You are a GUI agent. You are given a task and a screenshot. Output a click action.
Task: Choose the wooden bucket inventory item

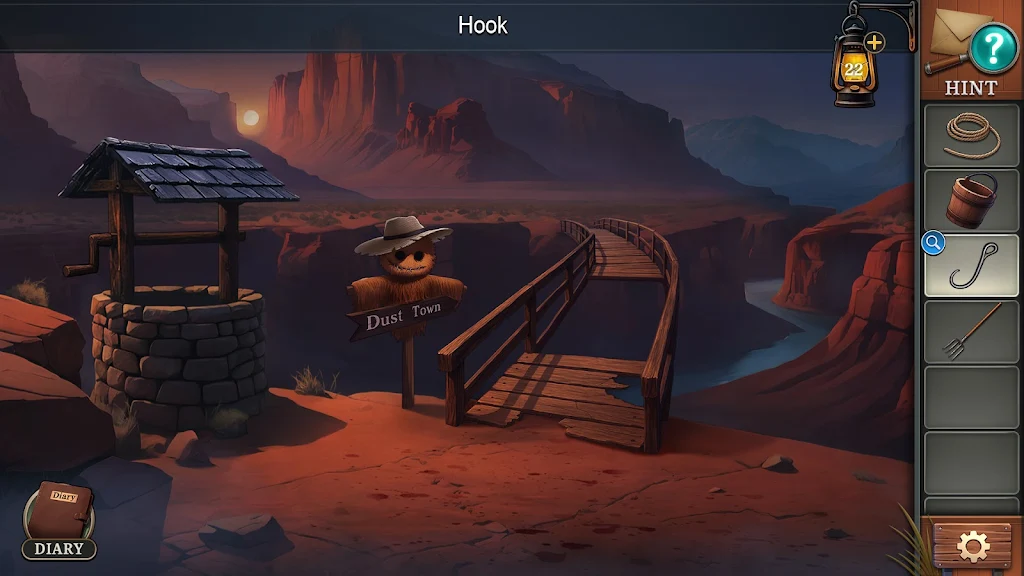pos(971,199)
